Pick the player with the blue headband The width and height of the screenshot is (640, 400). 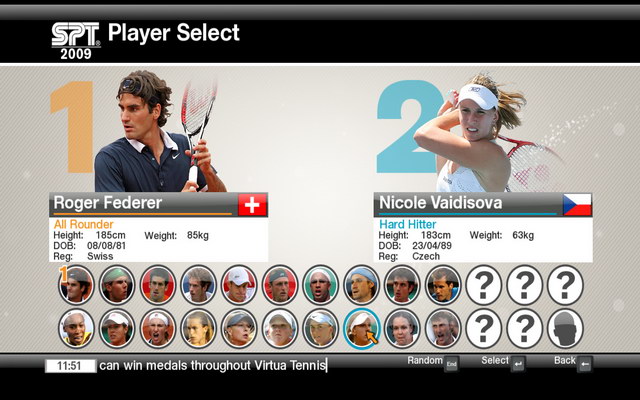tap(361, 285)
